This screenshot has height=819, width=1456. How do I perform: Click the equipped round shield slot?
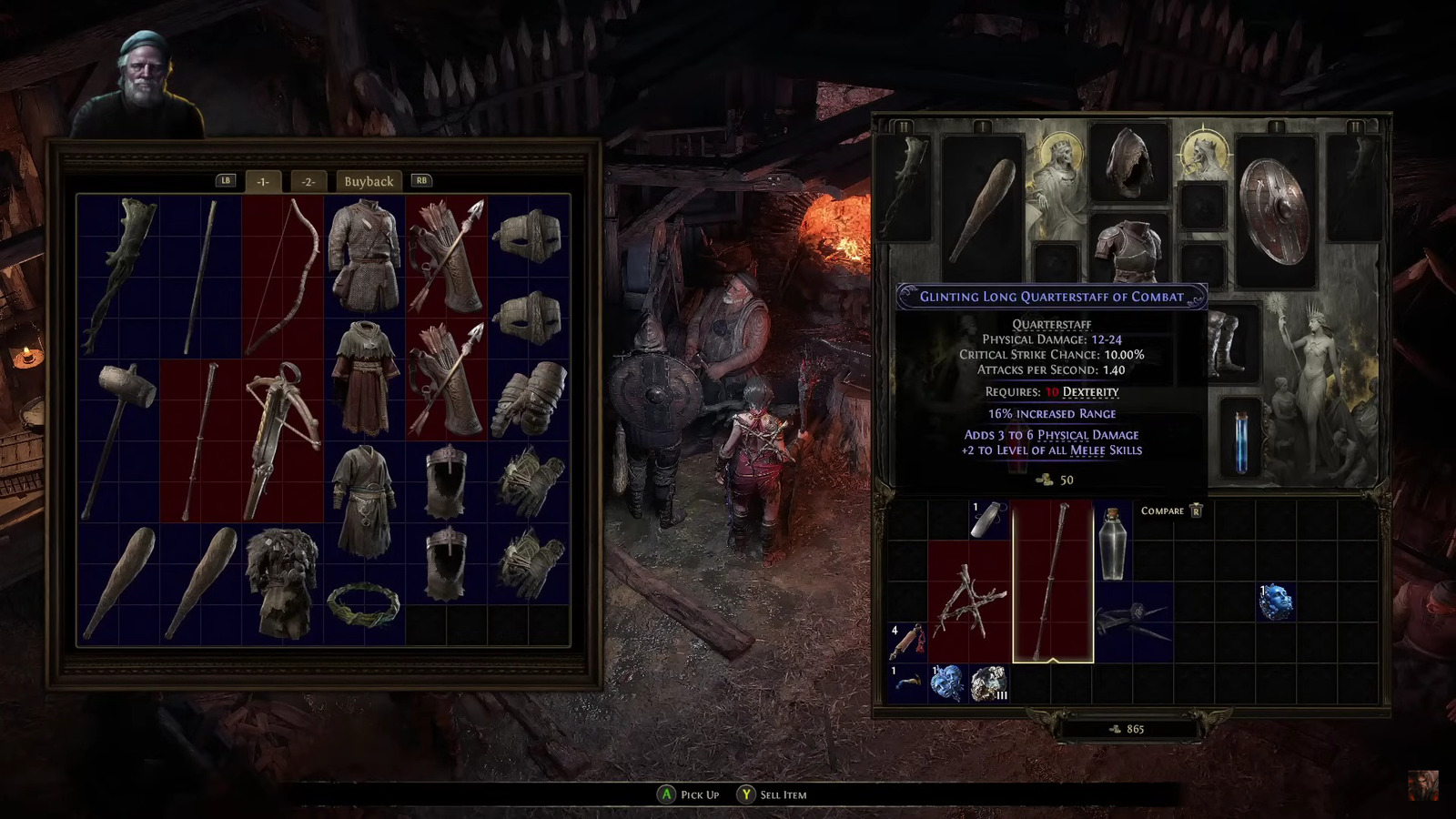point(1275,211)
